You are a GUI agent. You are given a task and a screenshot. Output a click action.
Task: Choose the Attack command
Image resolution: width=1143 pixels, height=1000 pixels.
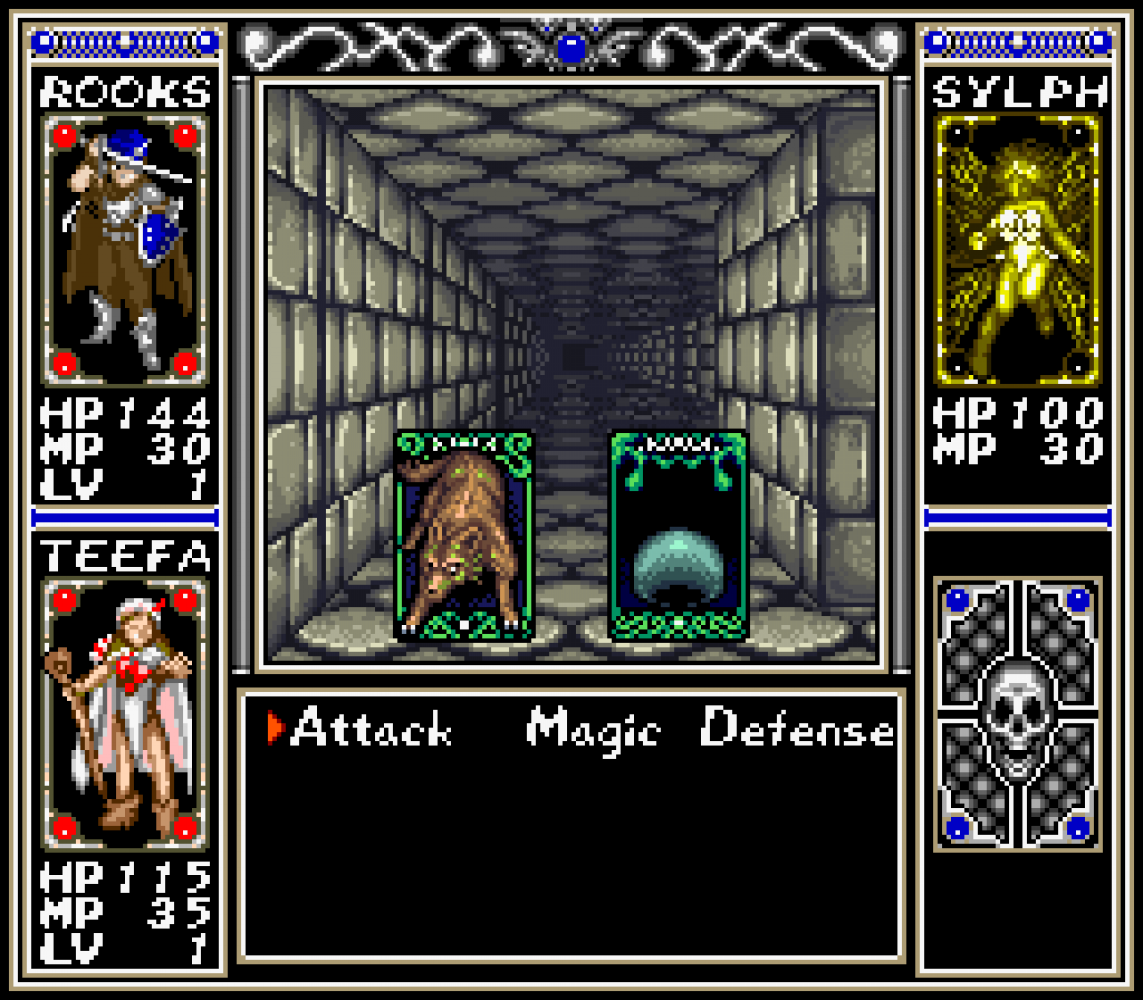coord(370,729)
